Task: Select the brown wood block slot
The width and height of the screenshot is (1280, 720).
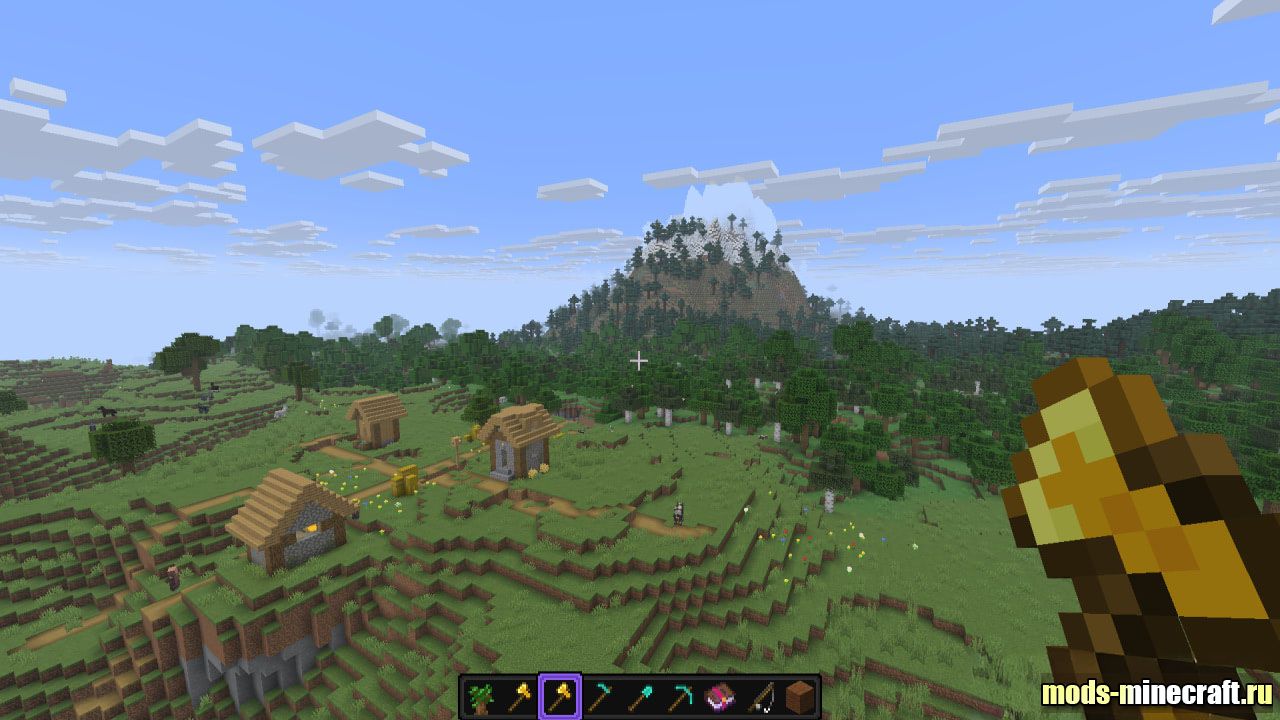Action: (x=799, y=697)
